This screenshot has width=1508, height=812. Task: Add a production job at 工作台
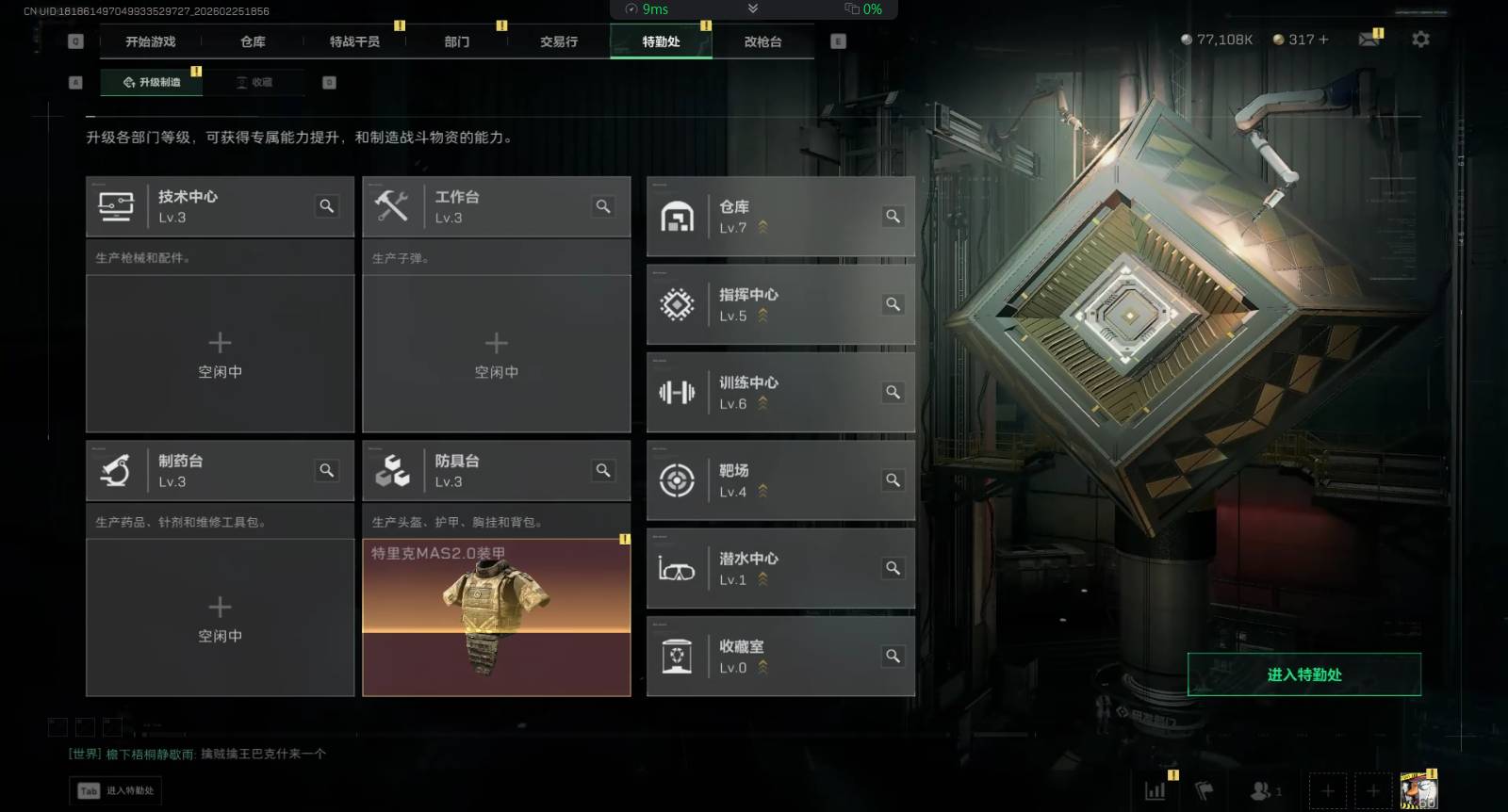click(x=496, y=353)
